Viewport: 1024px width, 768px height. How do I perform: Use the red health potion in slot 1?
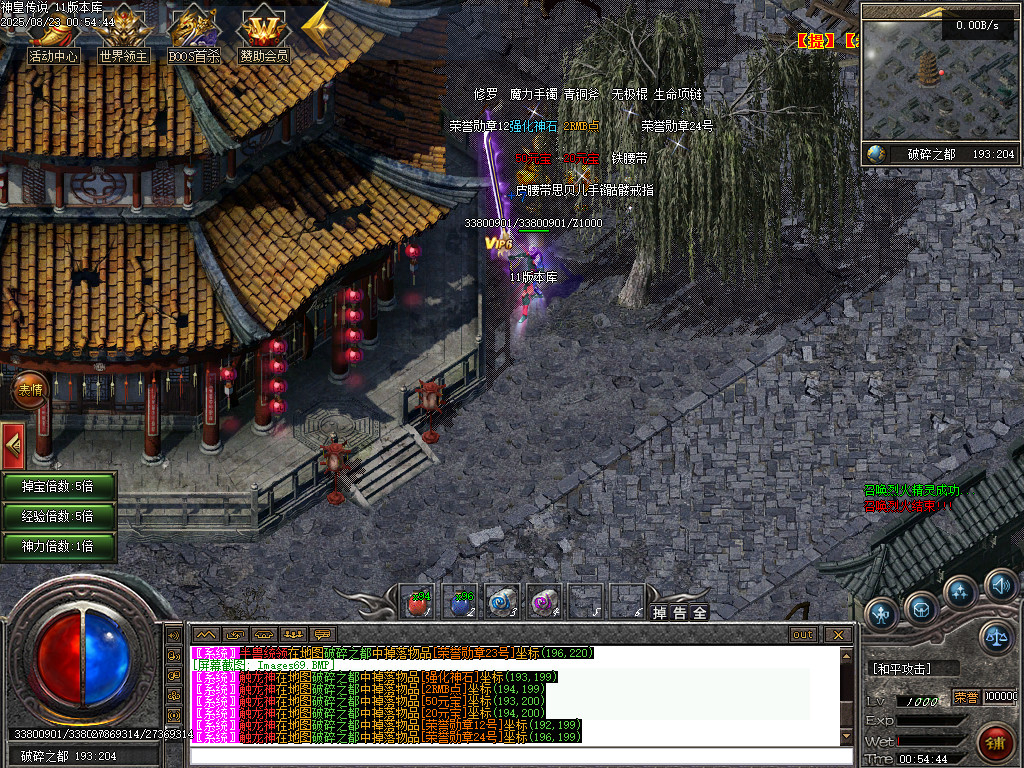point(418,602)
